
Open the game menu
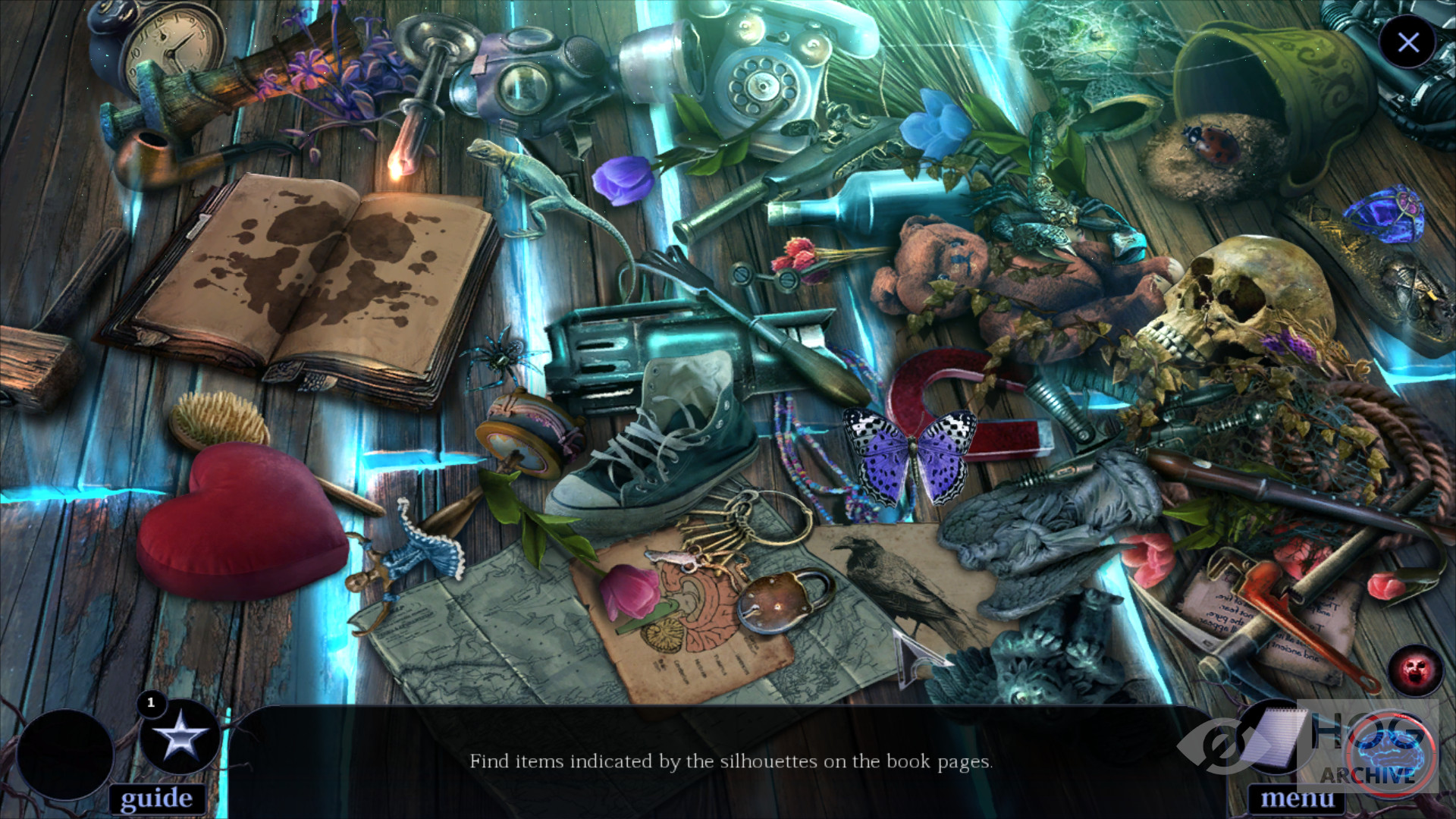tap(1297, 799)
